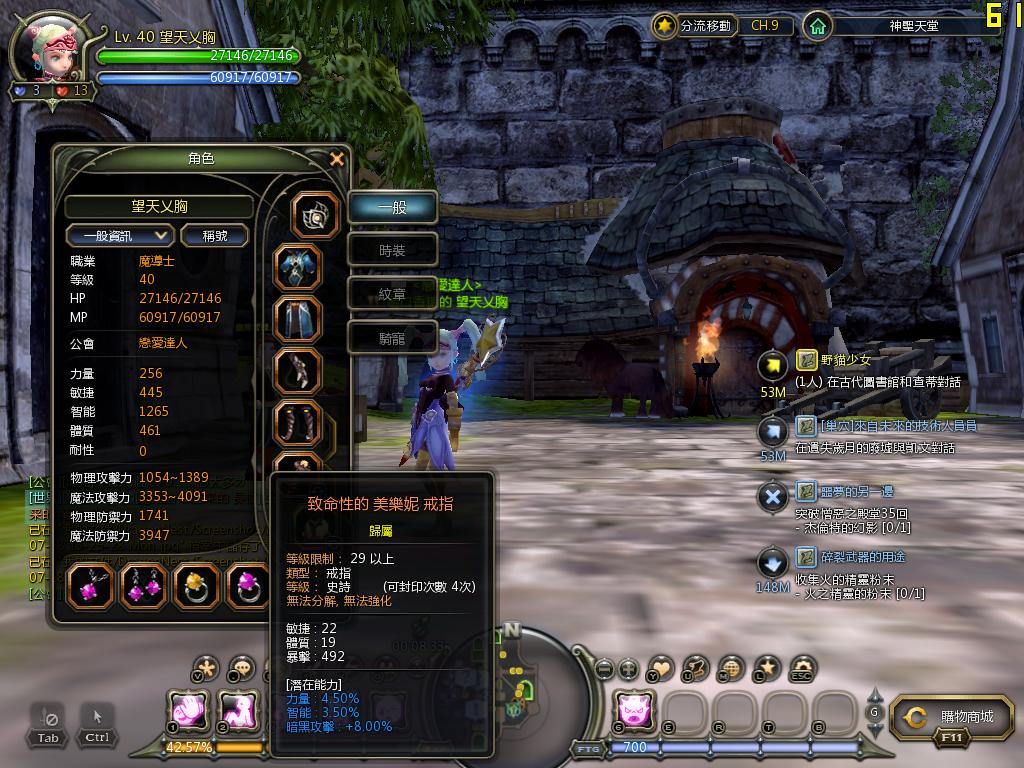Click the 稱號 title button

pos(215,235)
